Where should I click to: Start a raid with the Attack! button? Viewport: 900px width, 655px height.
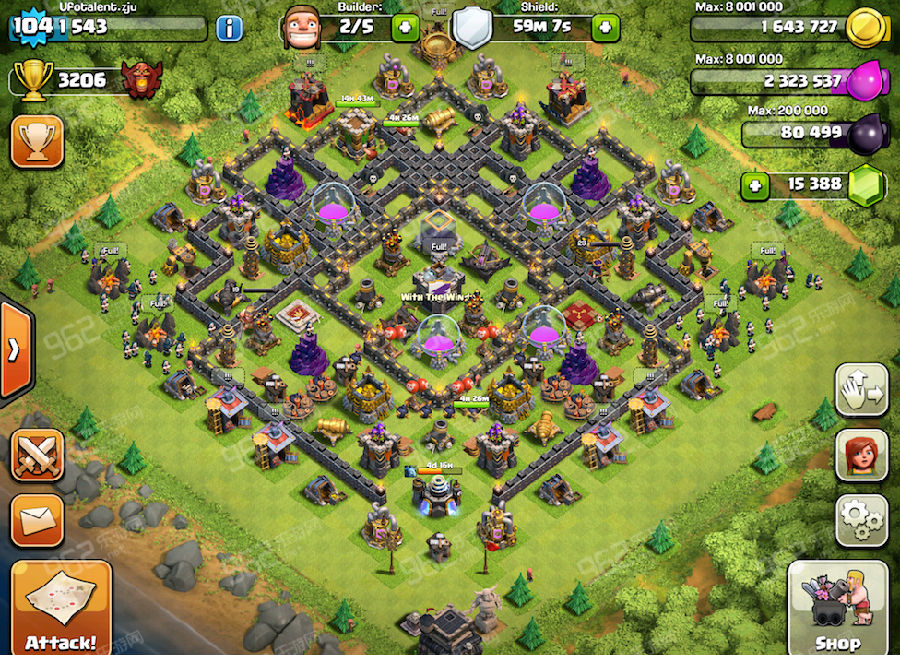[61, 606]
